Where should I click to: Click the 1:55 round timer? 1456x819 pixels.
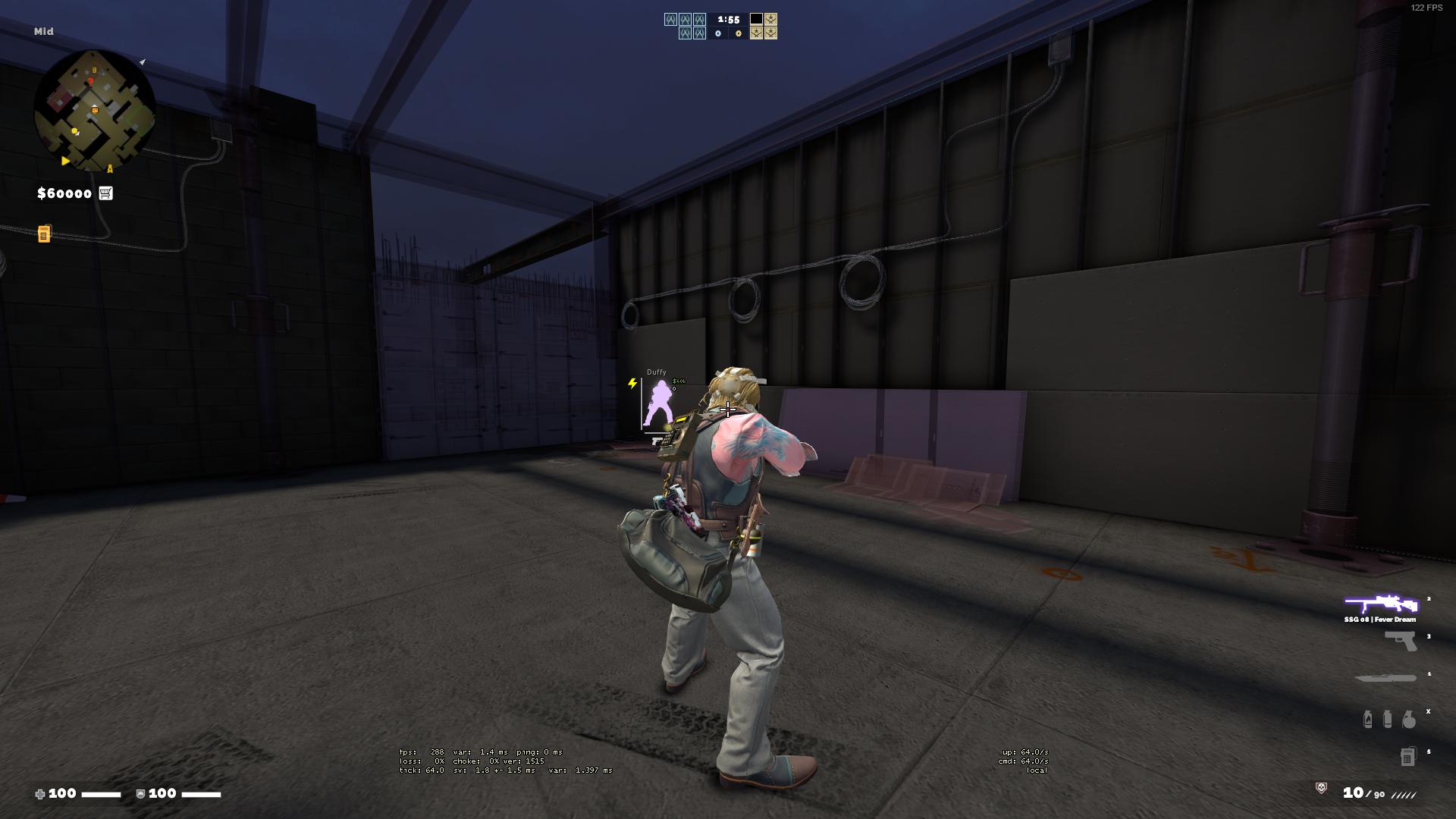tap(727, 17)
